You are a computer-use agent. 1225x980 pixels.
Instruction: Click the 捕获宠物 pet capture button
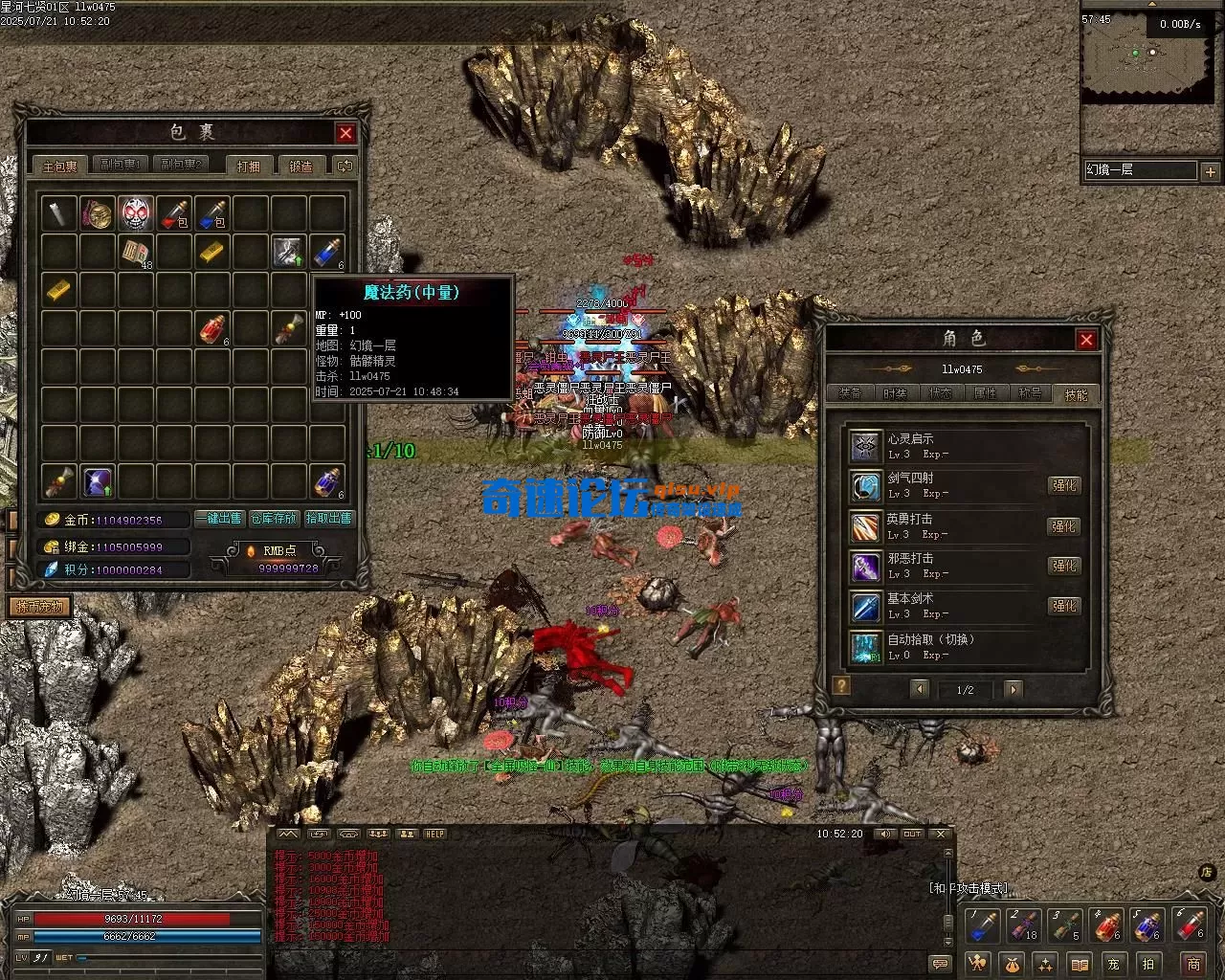40,607
